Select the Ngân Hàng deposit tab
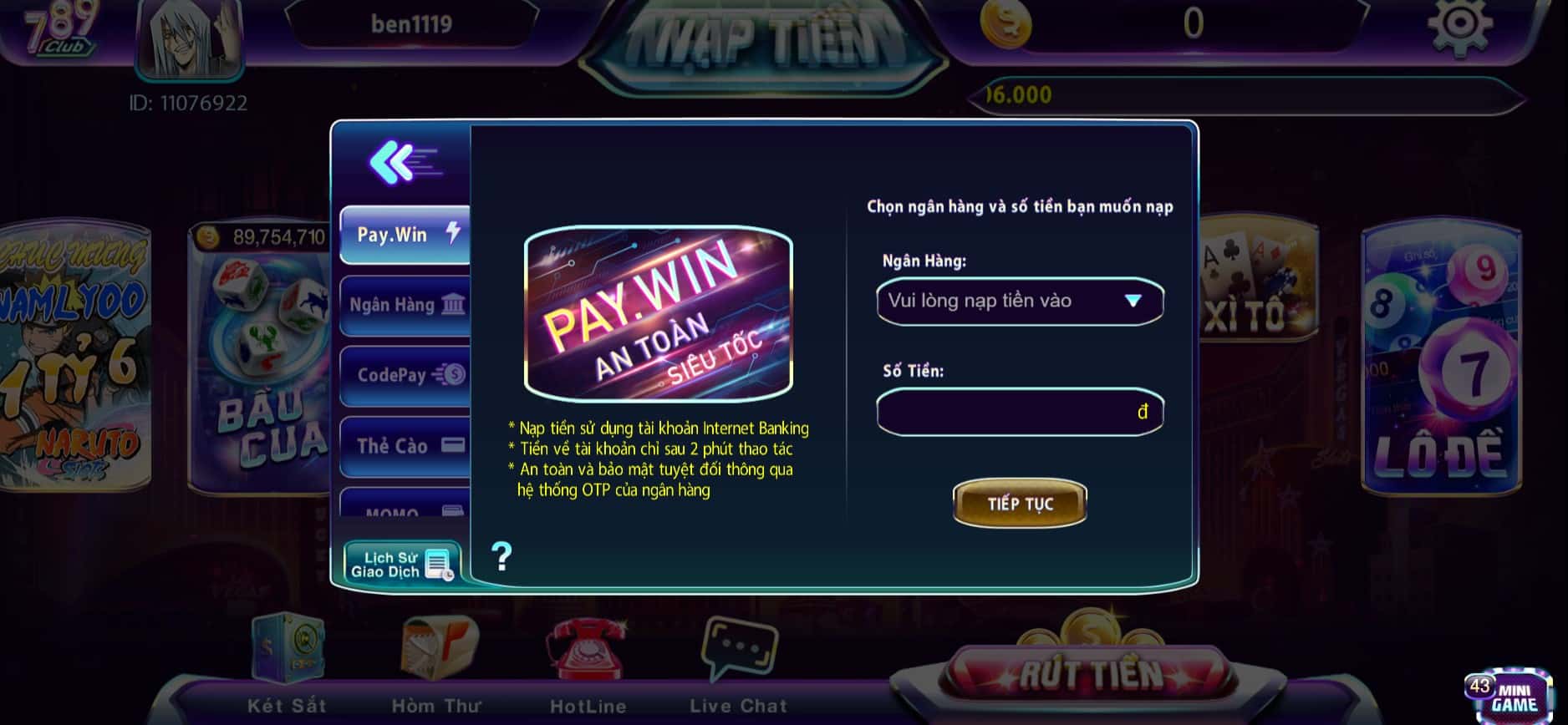This screenshot has width=1568, height=725. click(x=405, y=305)
